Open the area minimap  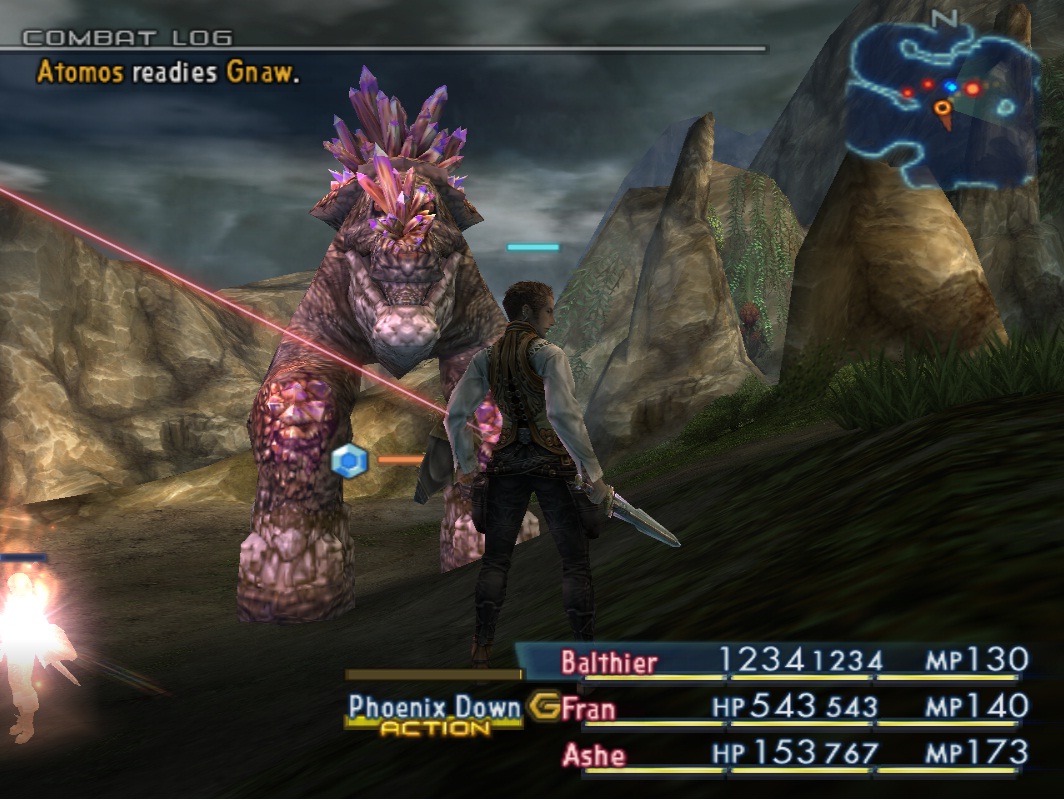tap(941, 103)
